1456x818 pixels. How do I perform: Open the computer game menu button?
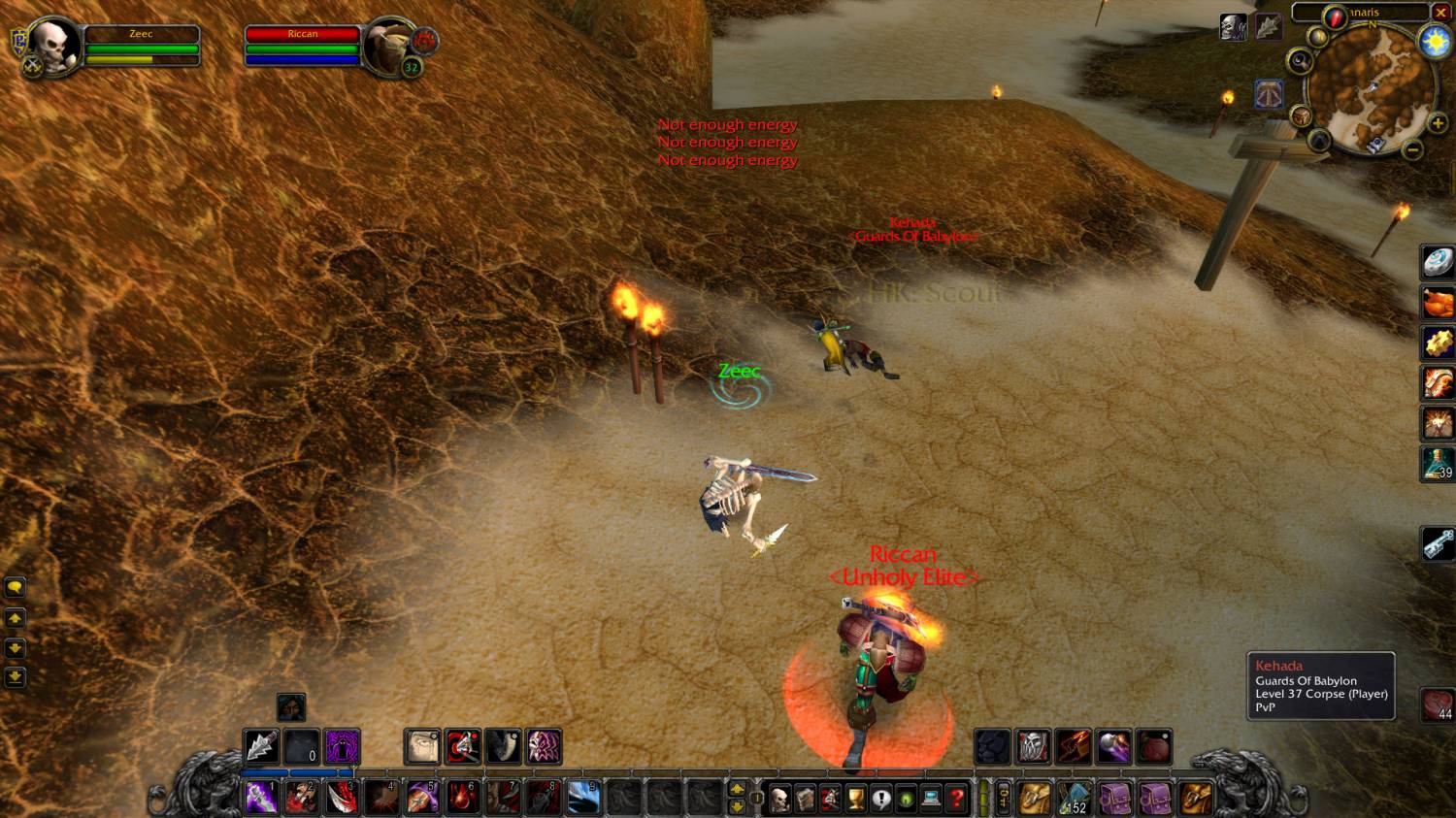932,799
